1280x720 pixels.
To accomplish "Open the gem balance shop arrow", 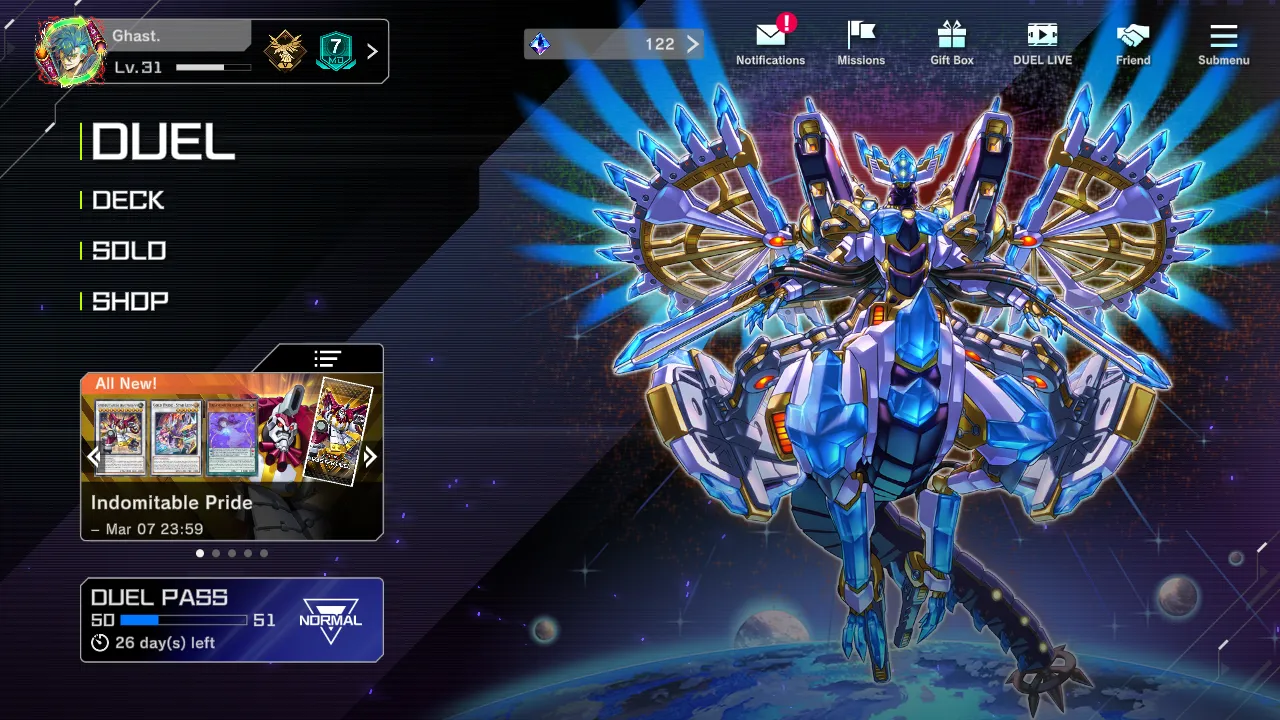I will [692, 44].
